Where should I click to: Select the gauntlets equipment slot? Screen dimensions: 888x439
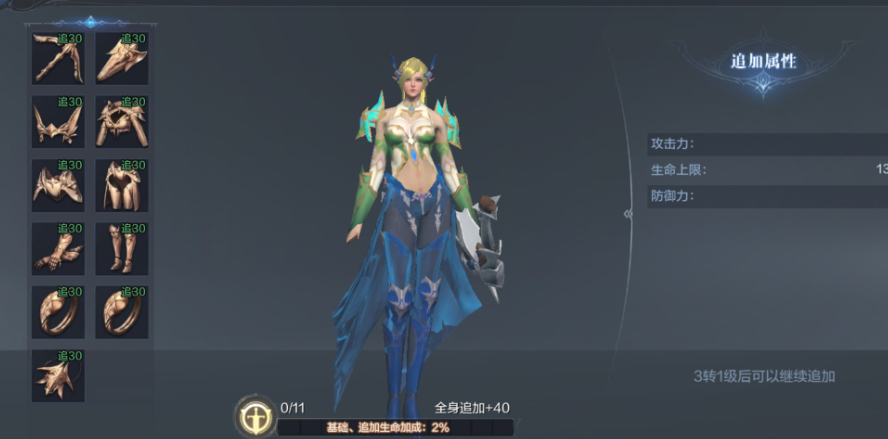(x=57, y=249)
